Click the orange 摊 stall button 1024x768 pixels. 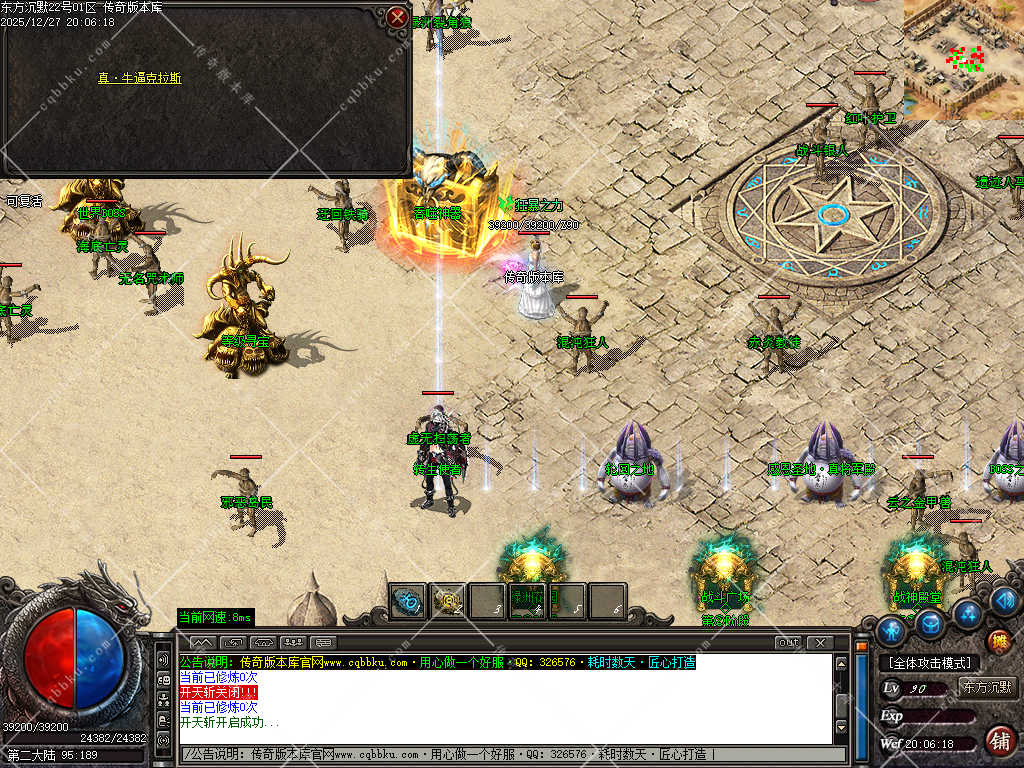tap(998, 641)
